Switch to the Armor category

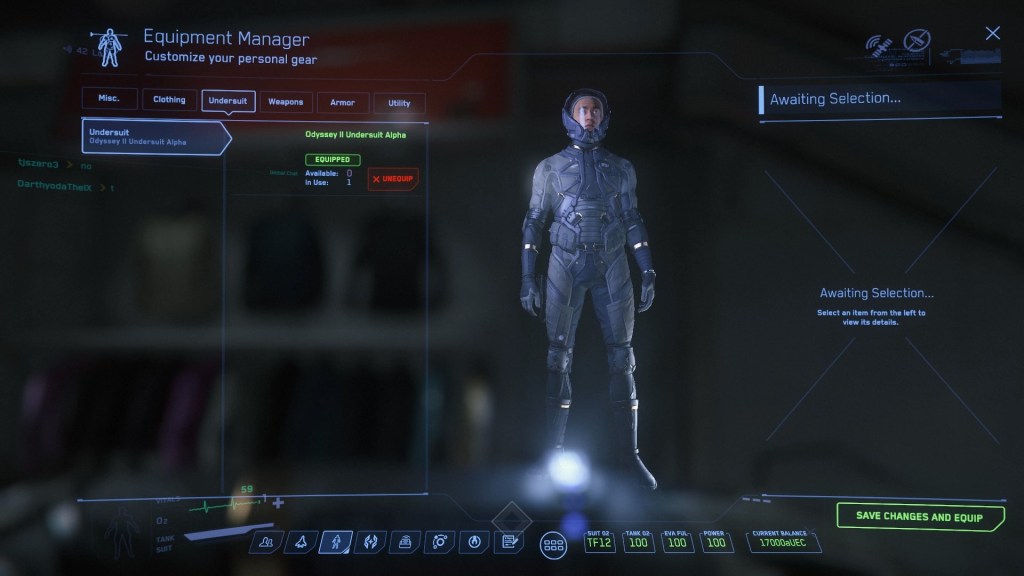point(342,102)
